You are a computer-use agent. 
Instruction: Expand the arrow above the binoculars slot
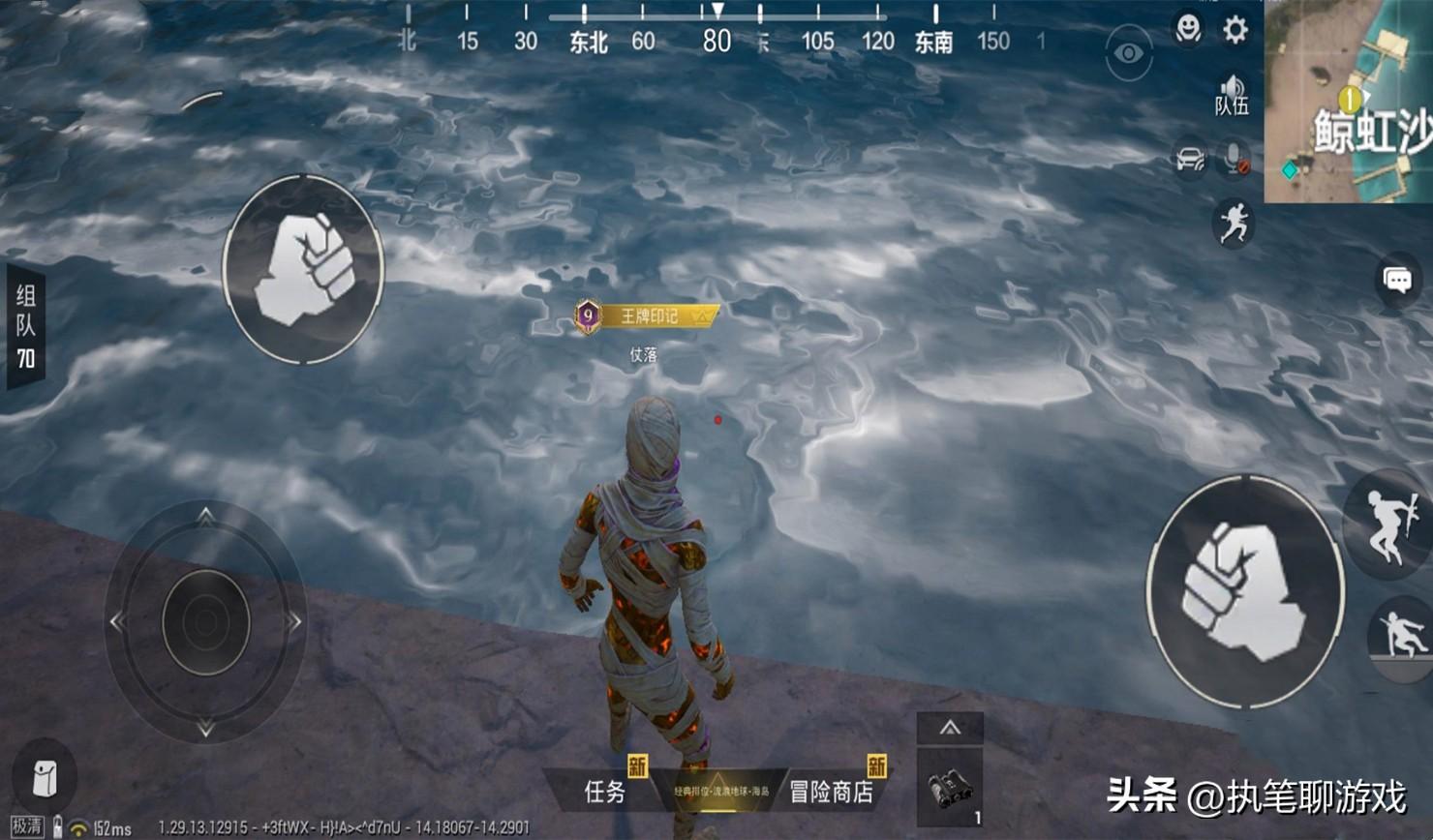point(950,728)
